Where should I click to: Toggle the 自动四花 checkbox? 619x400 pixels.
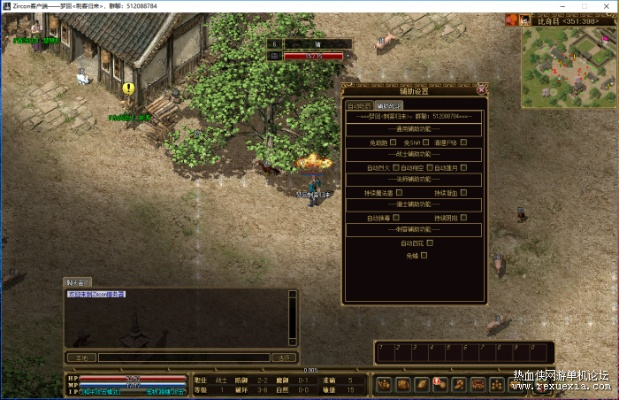(x=429, y=242)
